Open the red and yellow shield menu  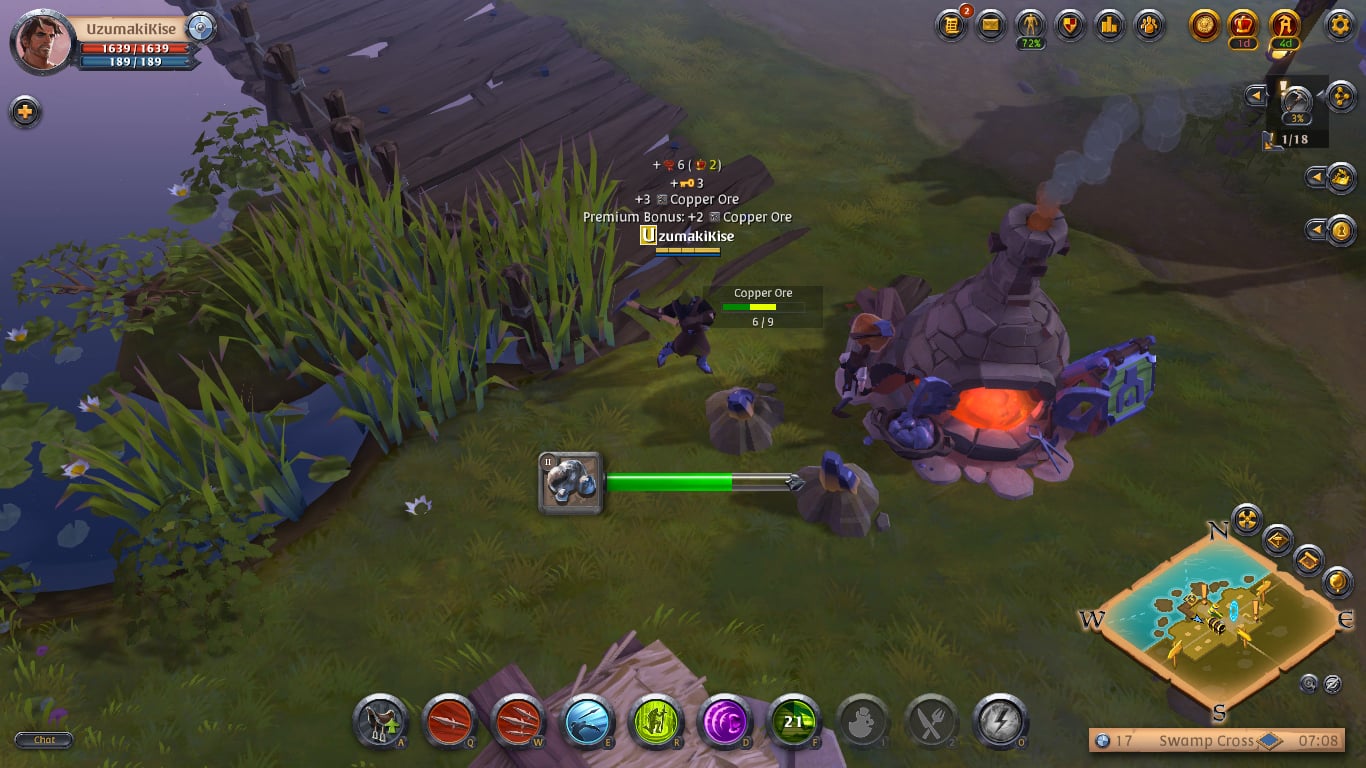[x=1070, y=25]
